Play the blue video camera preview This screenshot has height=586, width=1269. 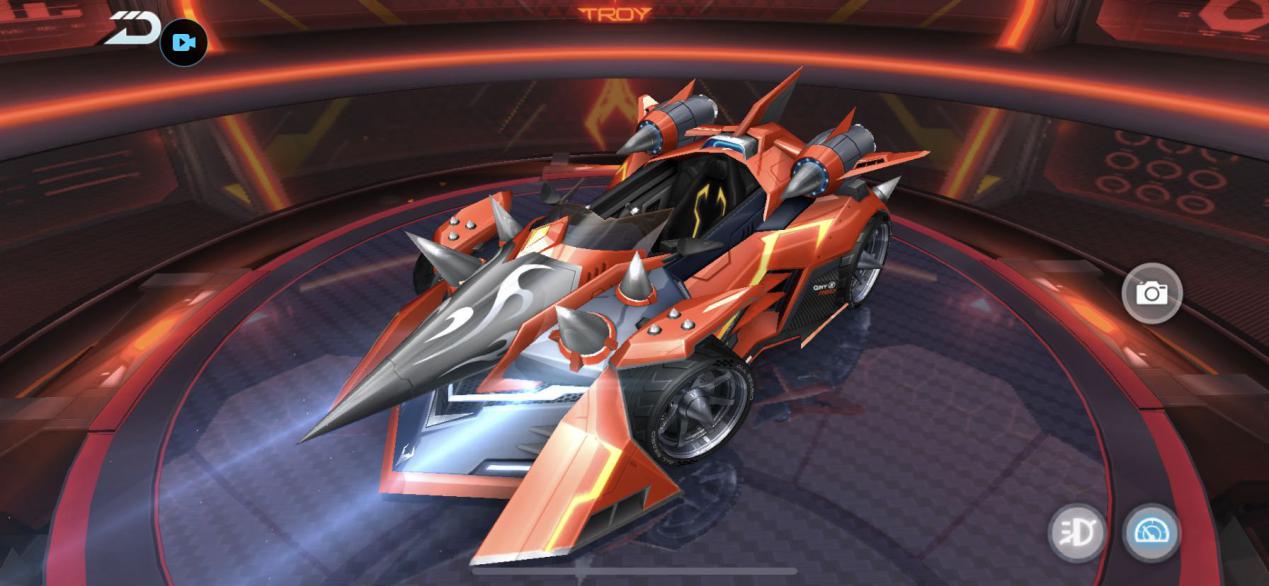click(183, 43)
